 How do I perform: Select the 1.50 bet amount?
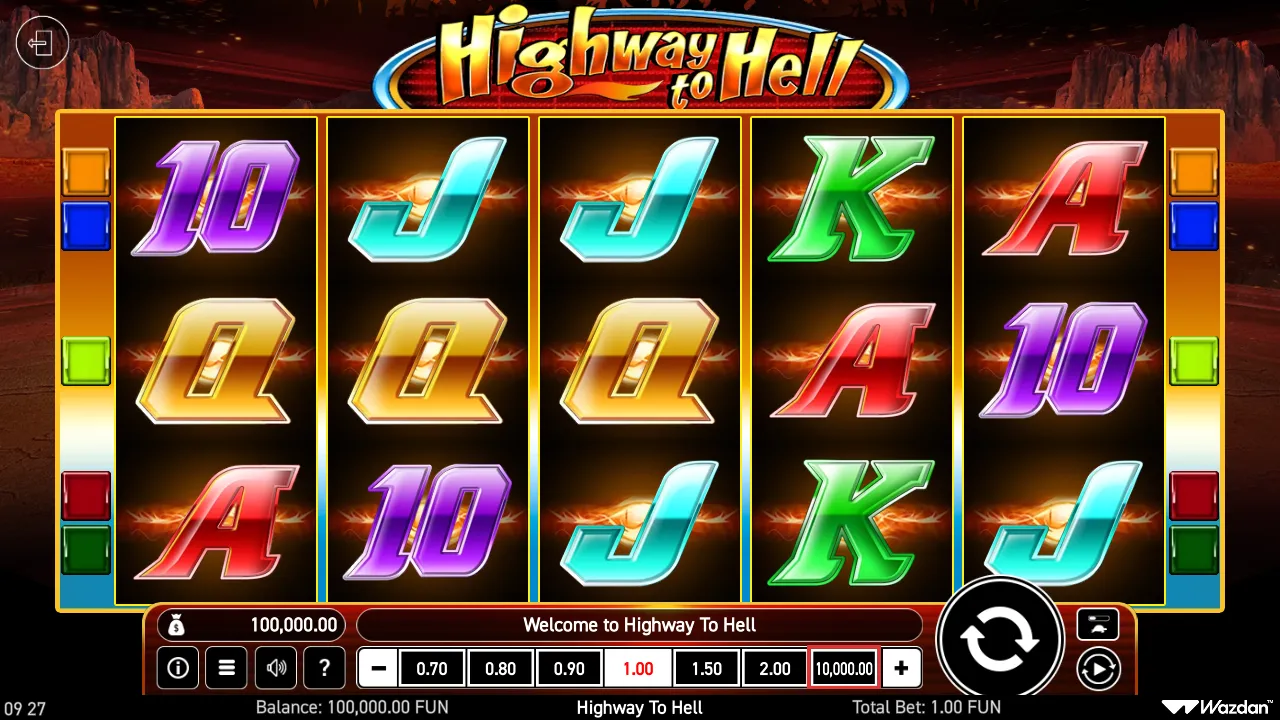[706, 668]
